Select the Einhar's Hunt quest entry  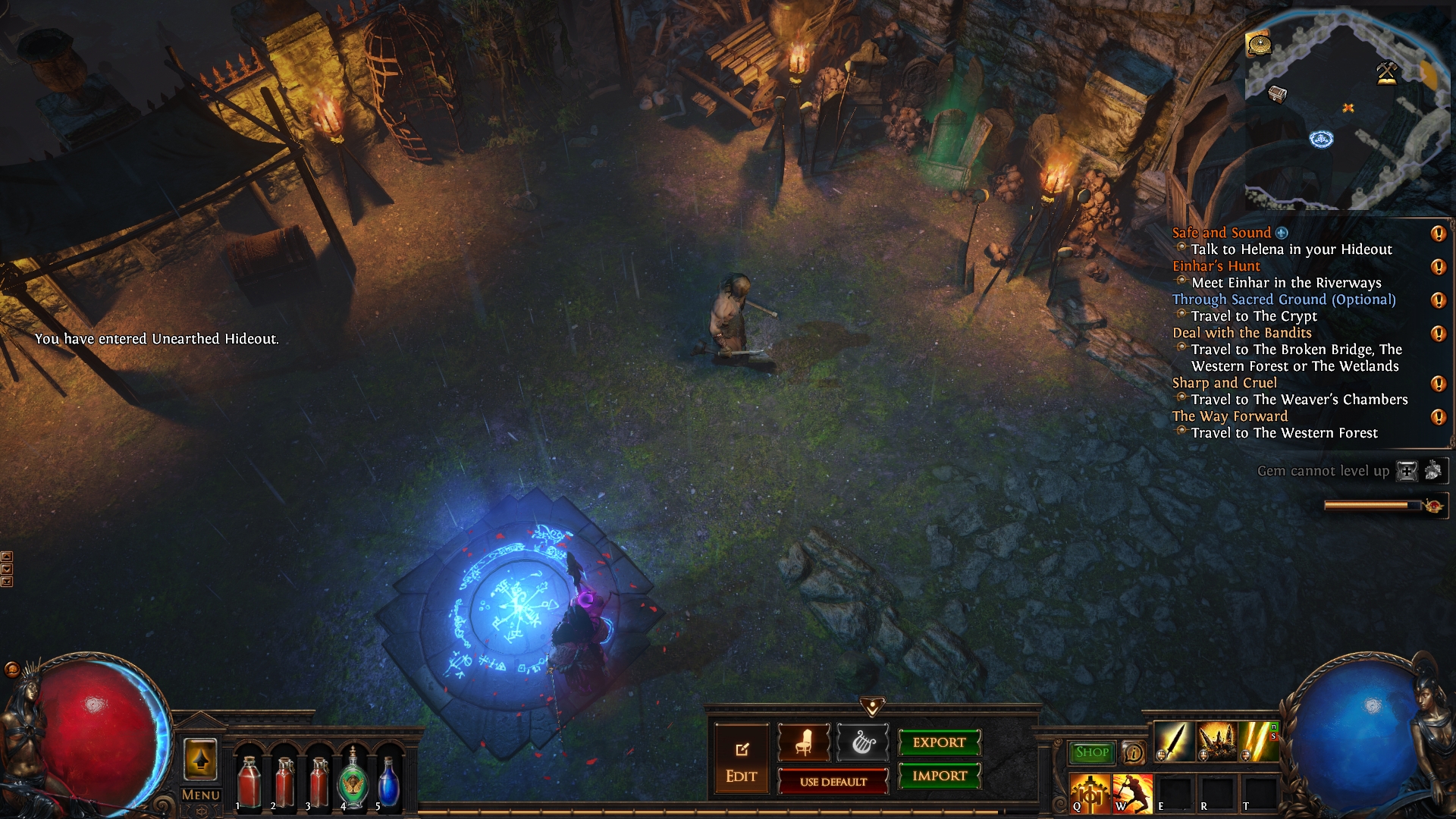(1216, 266)
